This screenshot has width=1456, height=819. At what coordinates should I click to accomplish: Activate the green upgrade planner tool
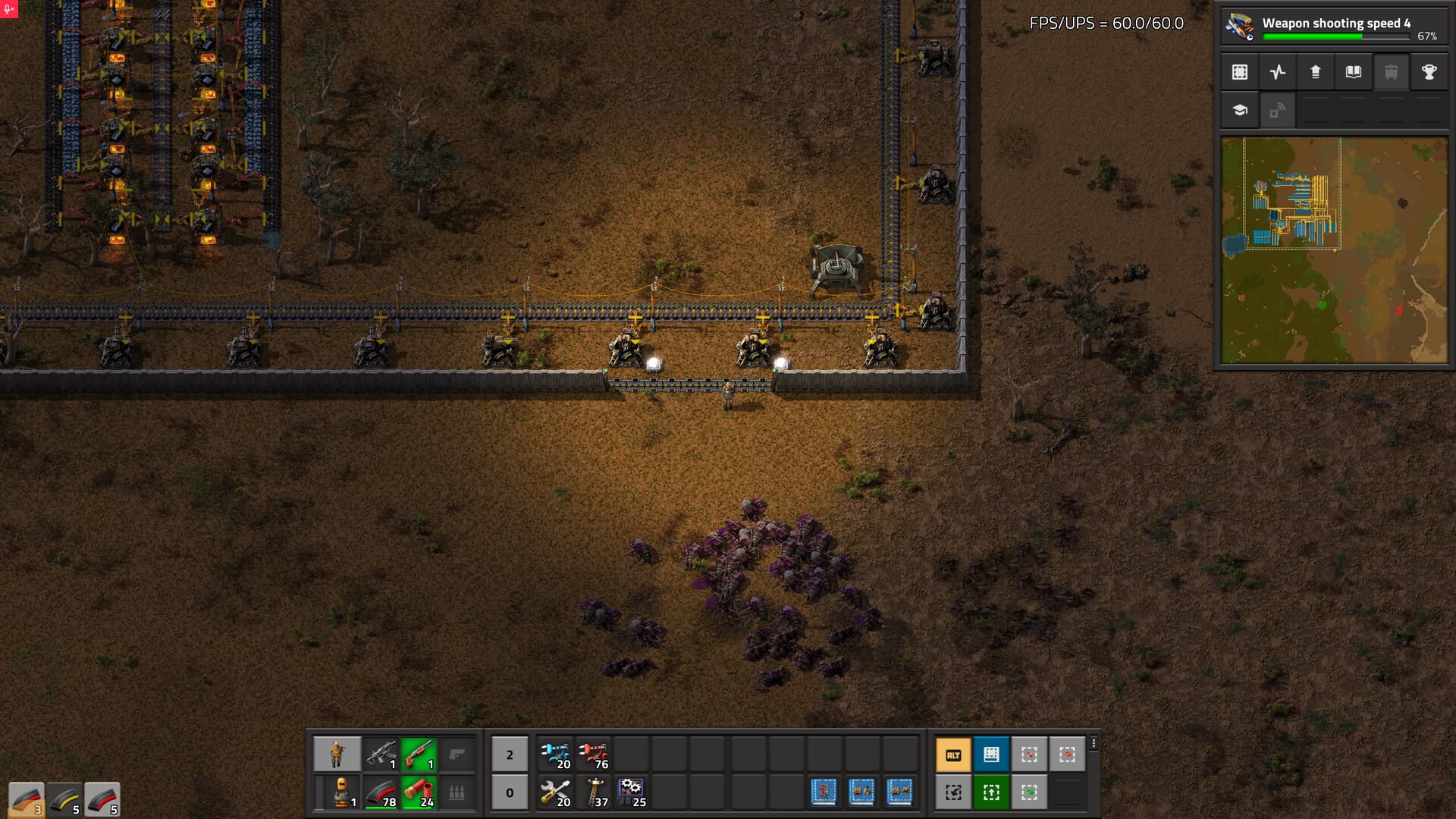[991, 792]
